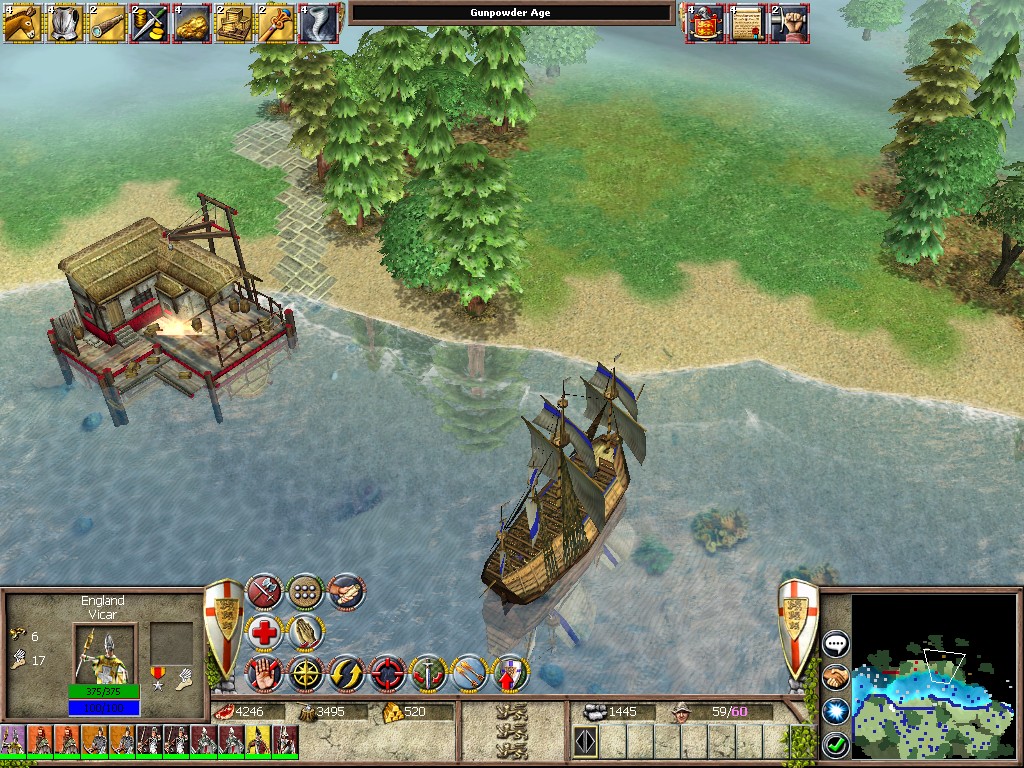Open the six-dot formation button

pyautogui.click(x=305, y=592)
